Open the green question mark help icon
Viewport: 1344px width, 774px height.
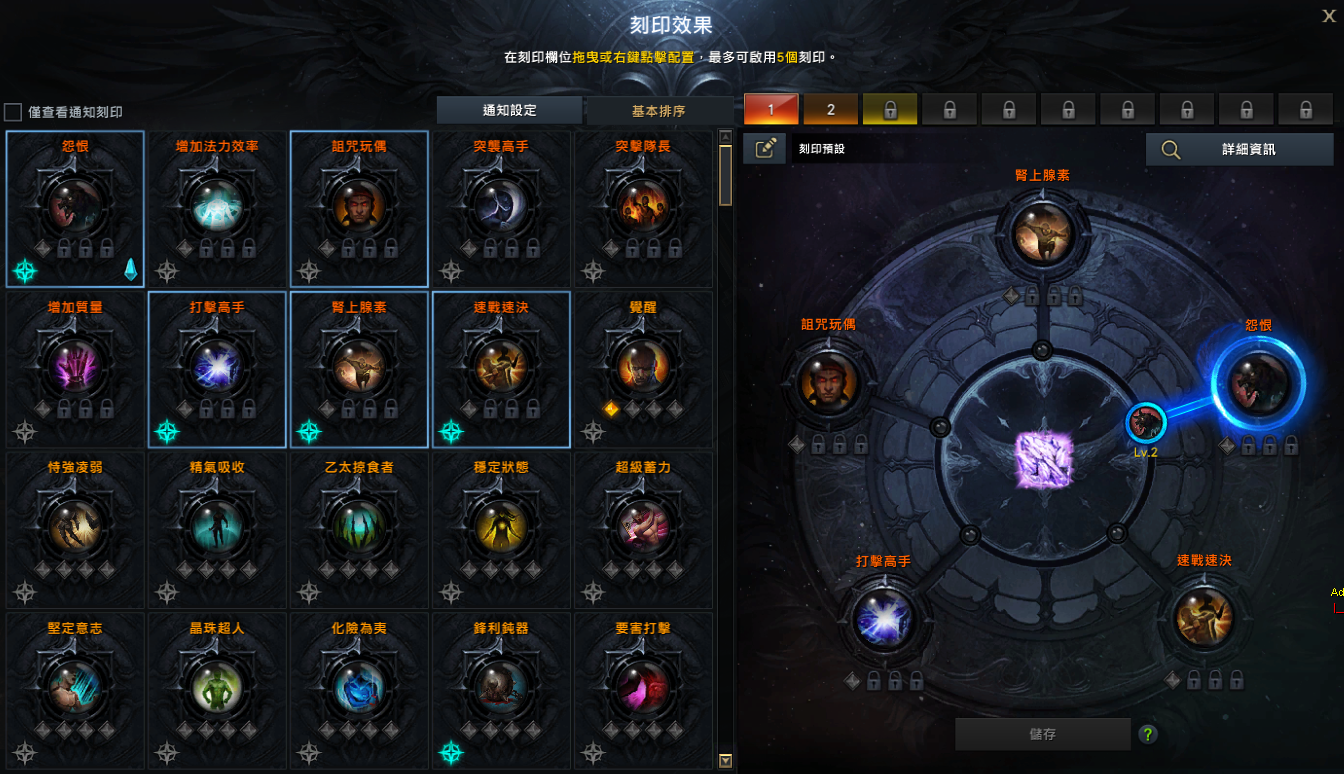click(1148, 735)
